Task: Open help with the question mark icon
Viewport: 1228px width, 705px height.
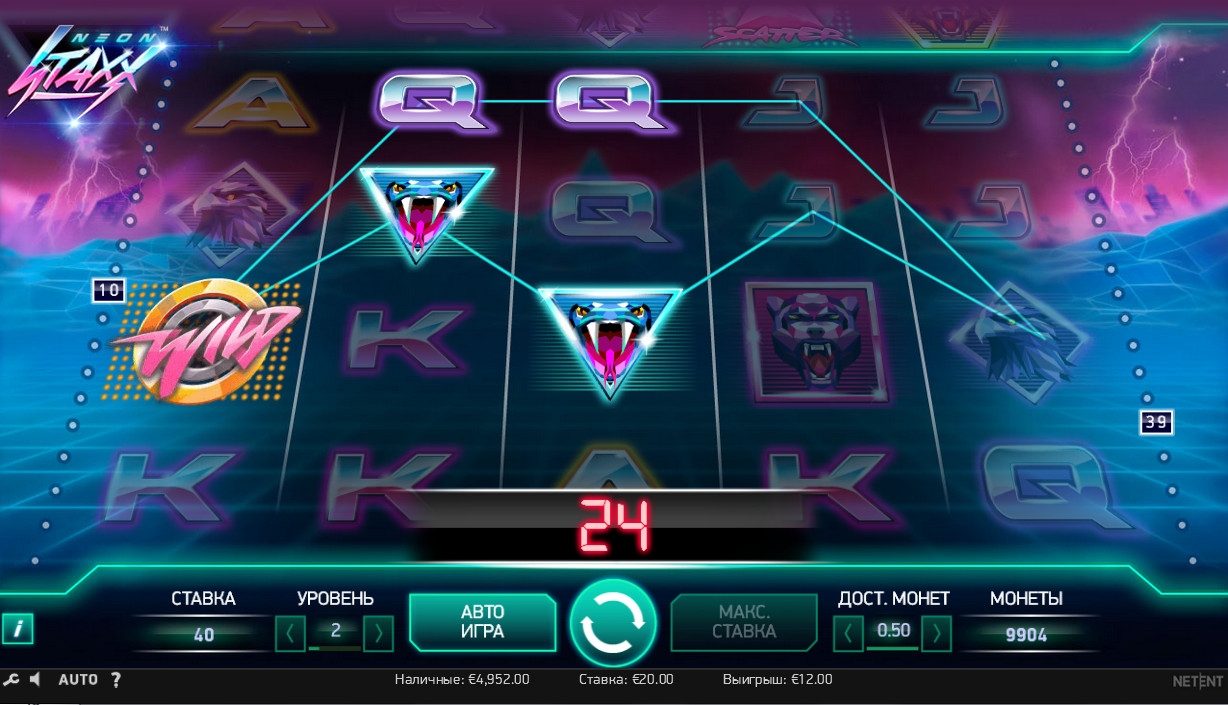Action: 116,680
